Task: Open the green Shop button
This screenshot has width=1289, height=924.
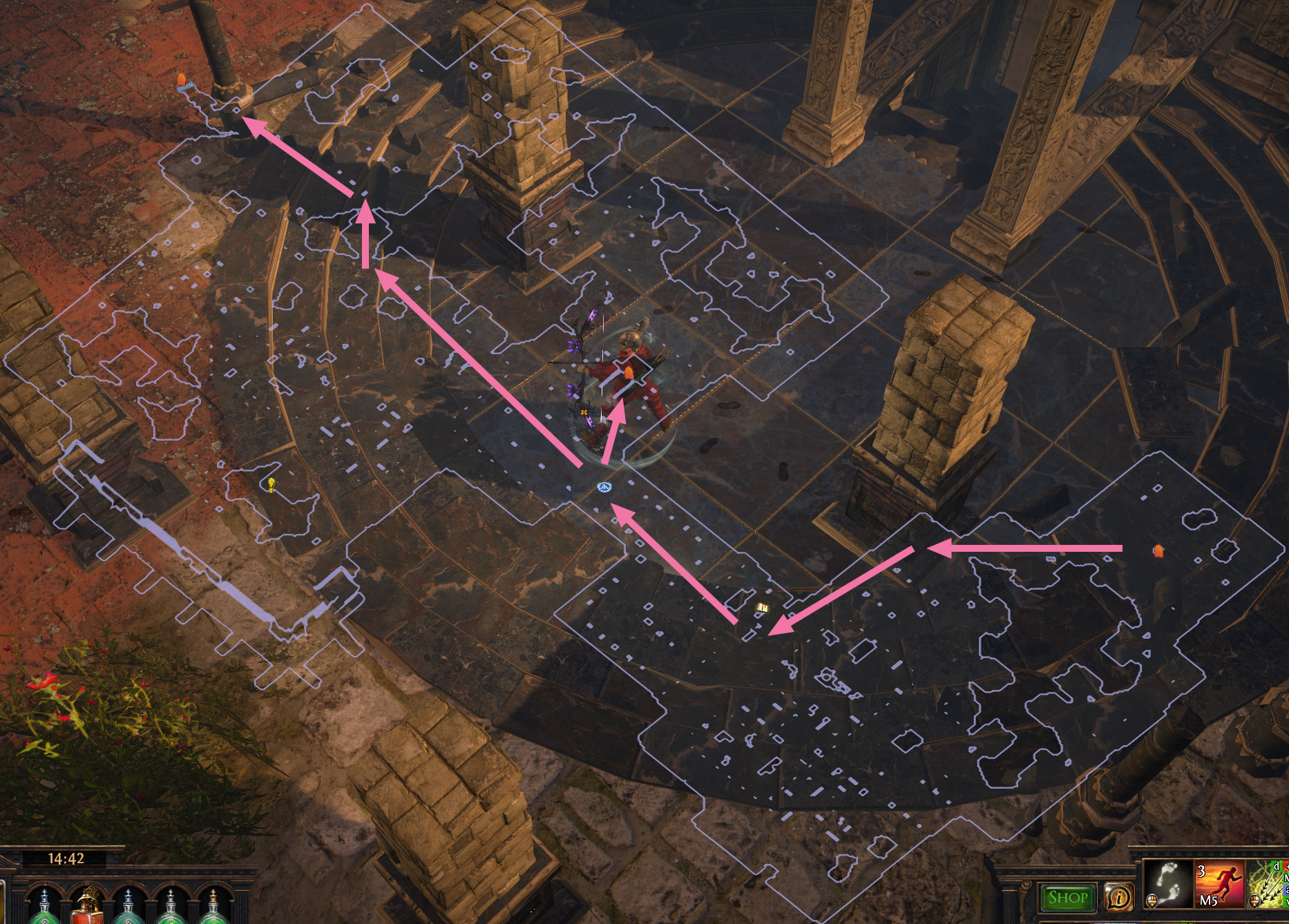Action: (x=1067, y=897)
